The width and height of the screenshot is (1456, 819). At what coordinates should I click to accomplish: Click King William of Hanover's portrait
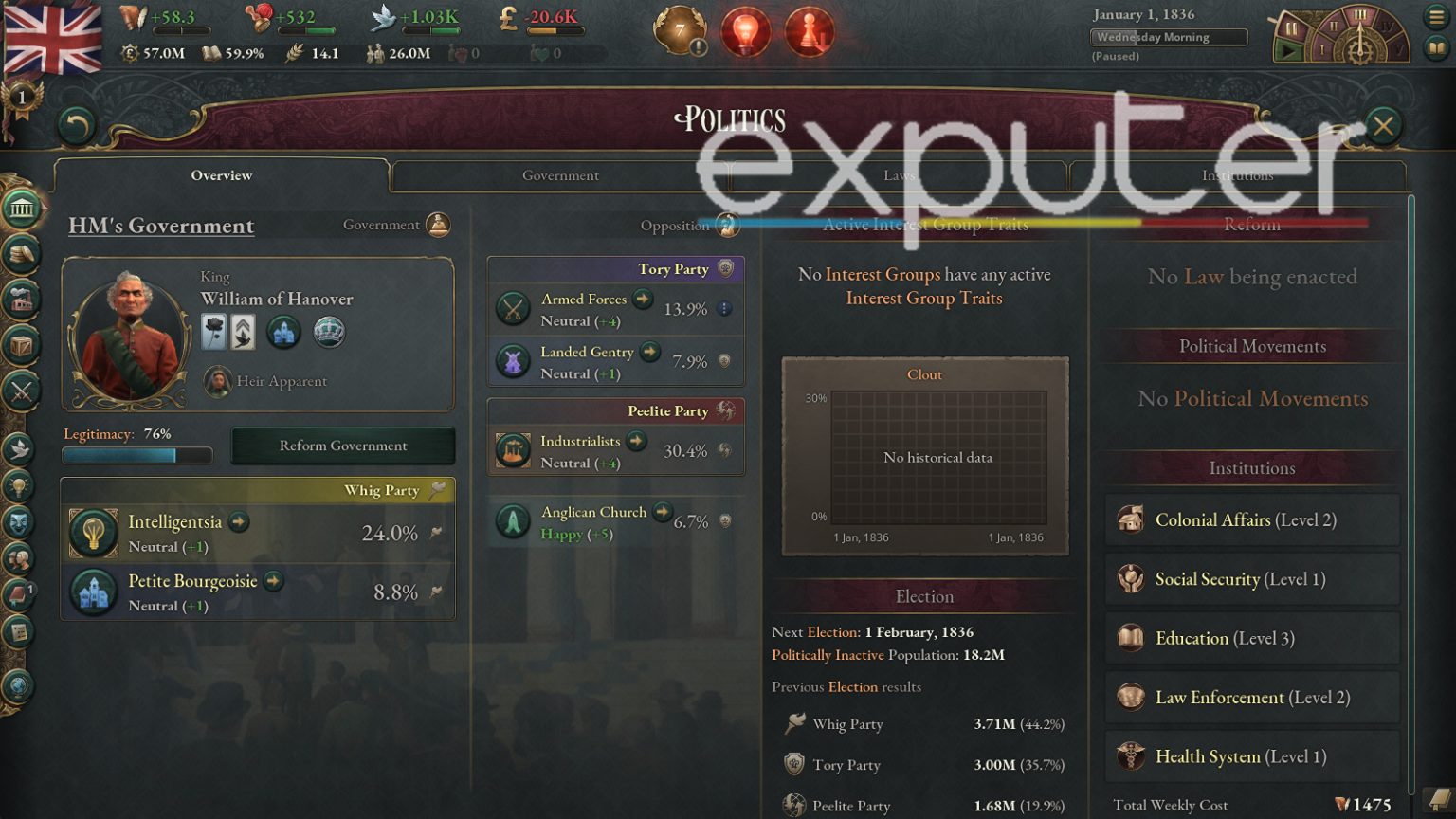pyautogui.click(x=133, y=332)
